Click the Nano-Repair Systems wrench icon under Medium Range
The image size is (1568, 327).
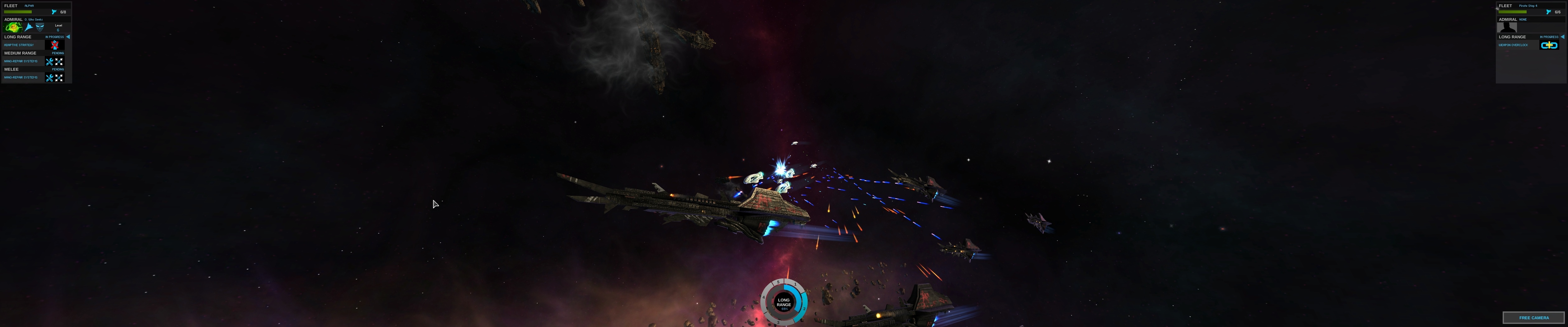[50, 61]
